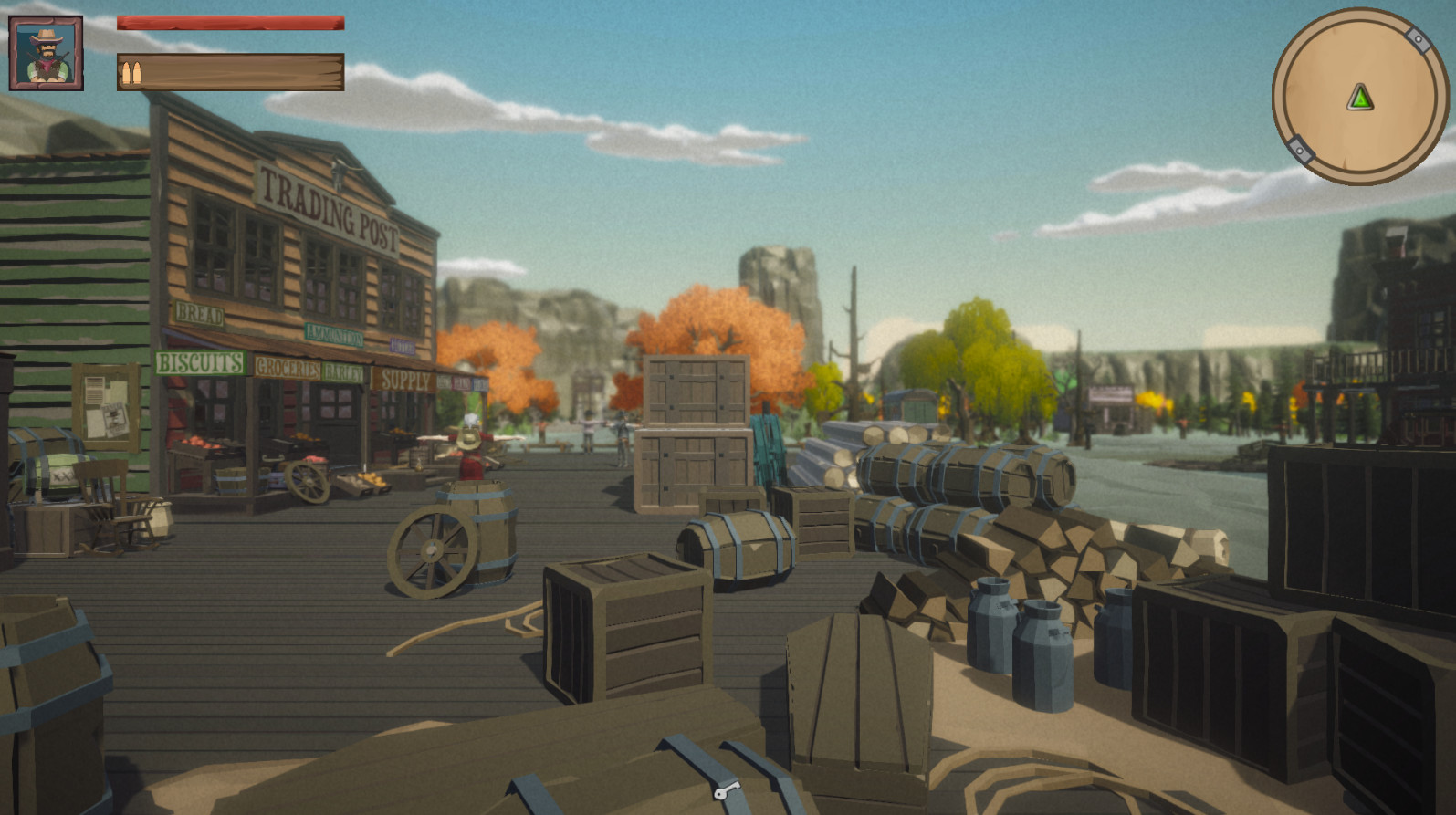Select the bullet ammo icons

point(131,75)
